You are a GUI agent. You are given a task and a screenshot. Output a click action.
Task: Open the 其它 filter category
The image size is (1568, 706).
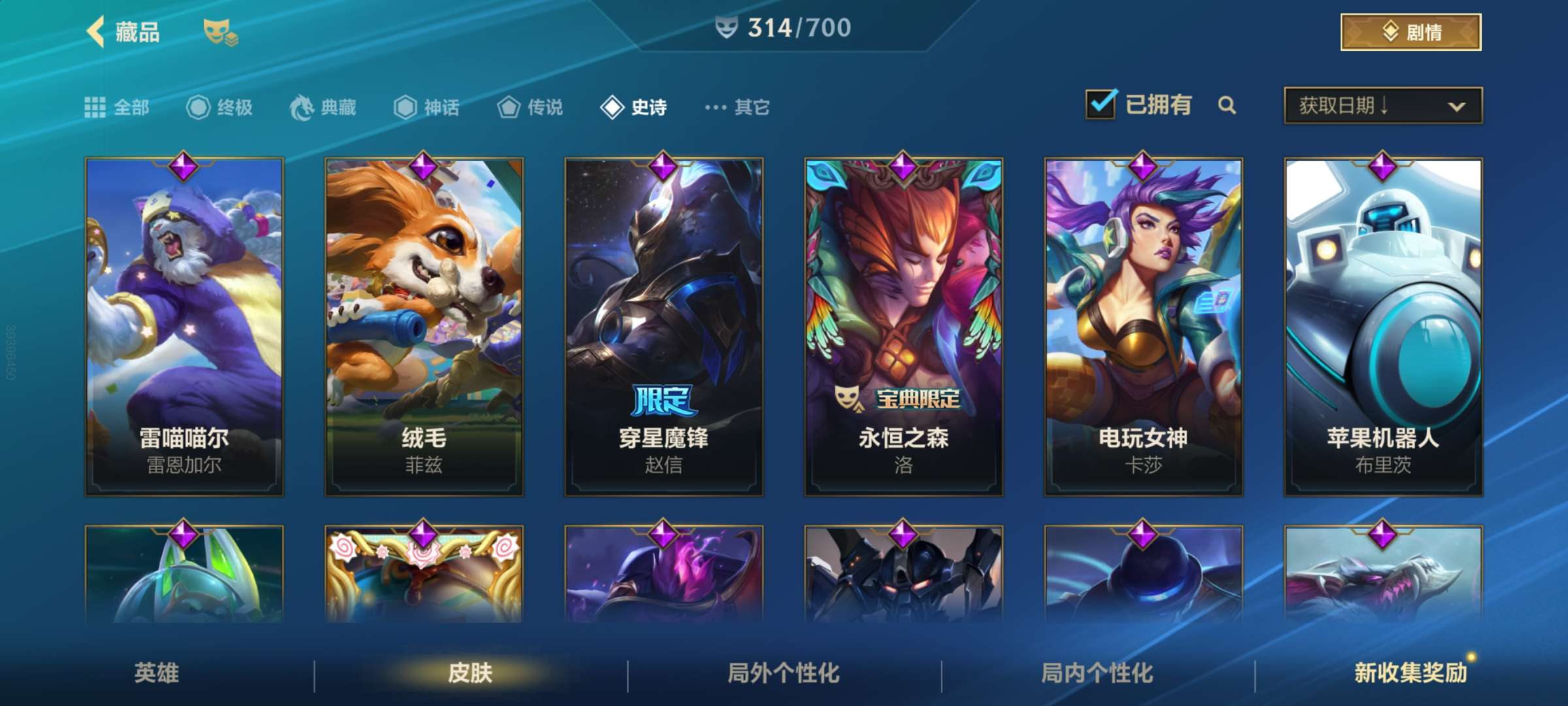(x=738, y=107)
